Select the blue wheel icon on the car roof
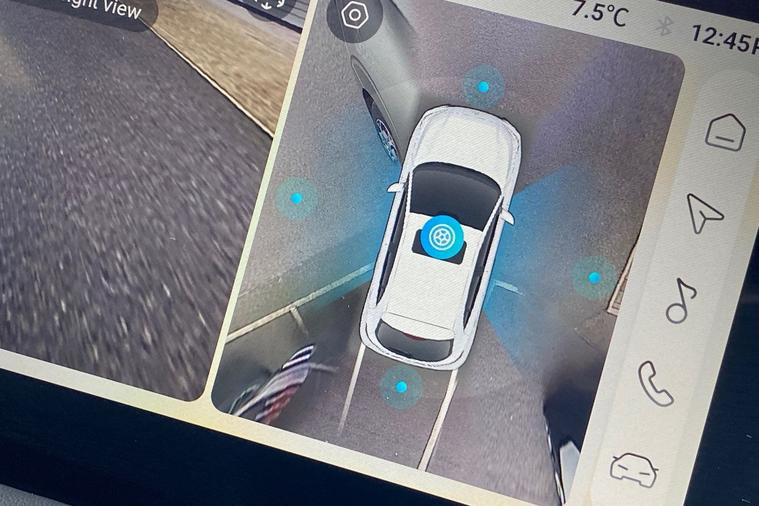759x506 pixels. point(438,236)
